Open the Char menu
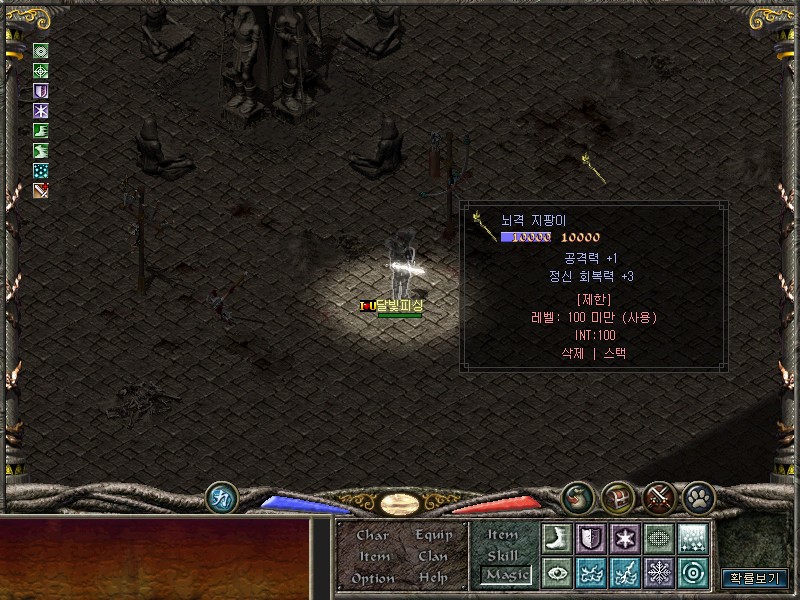 (372, 535)
